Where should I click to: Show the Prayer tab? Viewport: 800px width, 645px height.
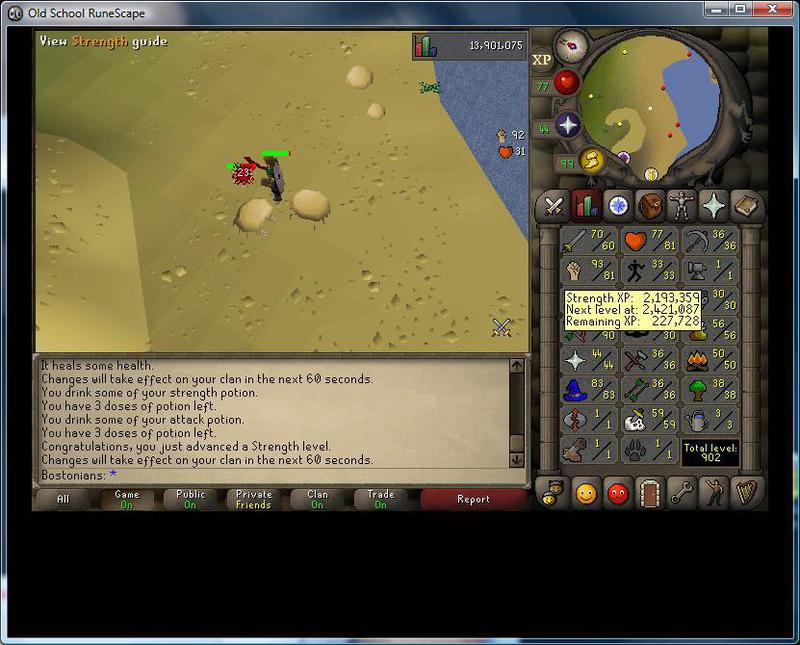pyautogui.click(x=715, y=207)
